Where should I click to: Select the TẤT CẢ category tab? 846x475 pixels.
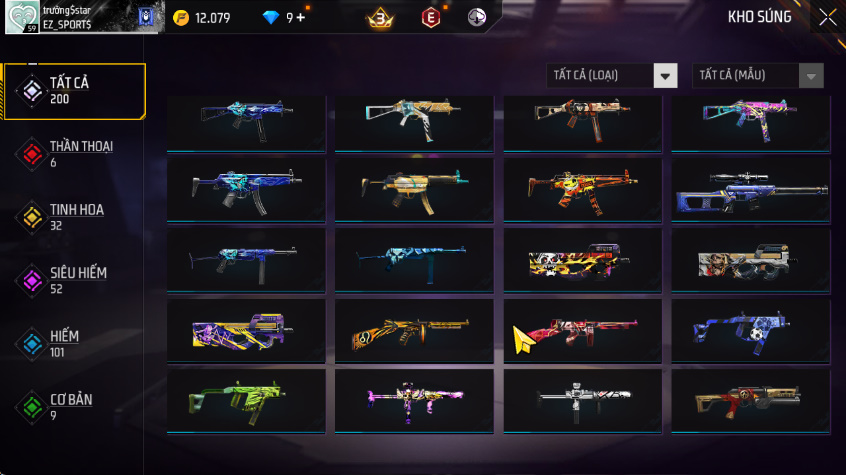click(74, 90)
